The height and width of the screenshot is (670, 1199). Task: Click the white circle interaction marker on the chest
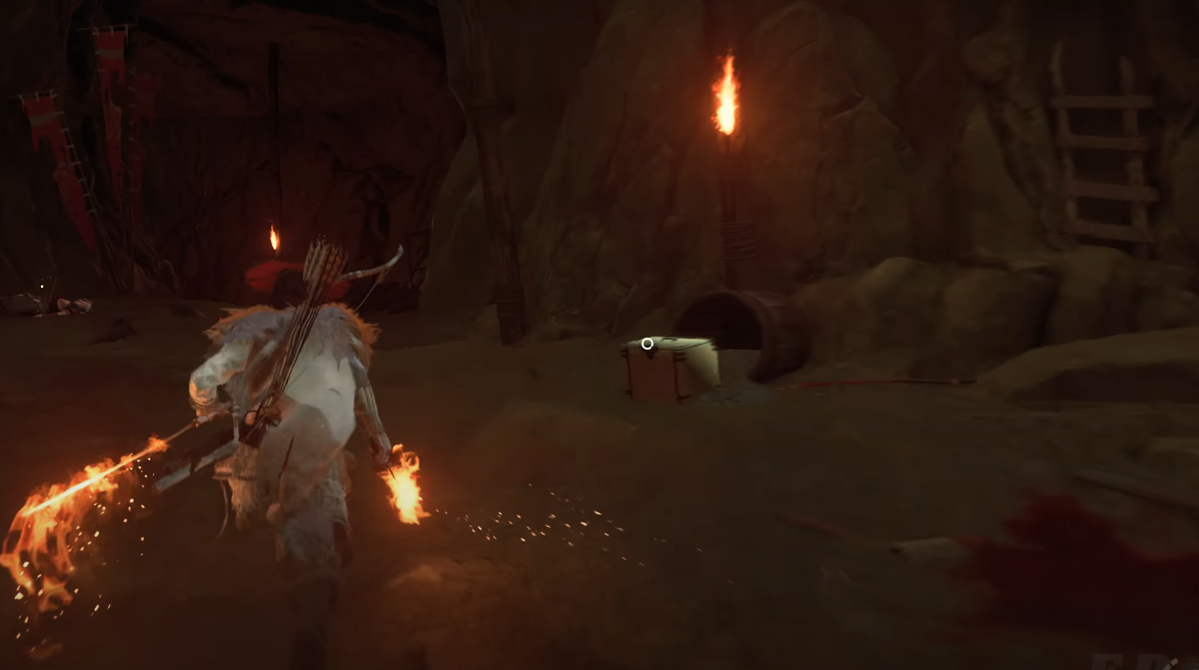tap(647, 344)
